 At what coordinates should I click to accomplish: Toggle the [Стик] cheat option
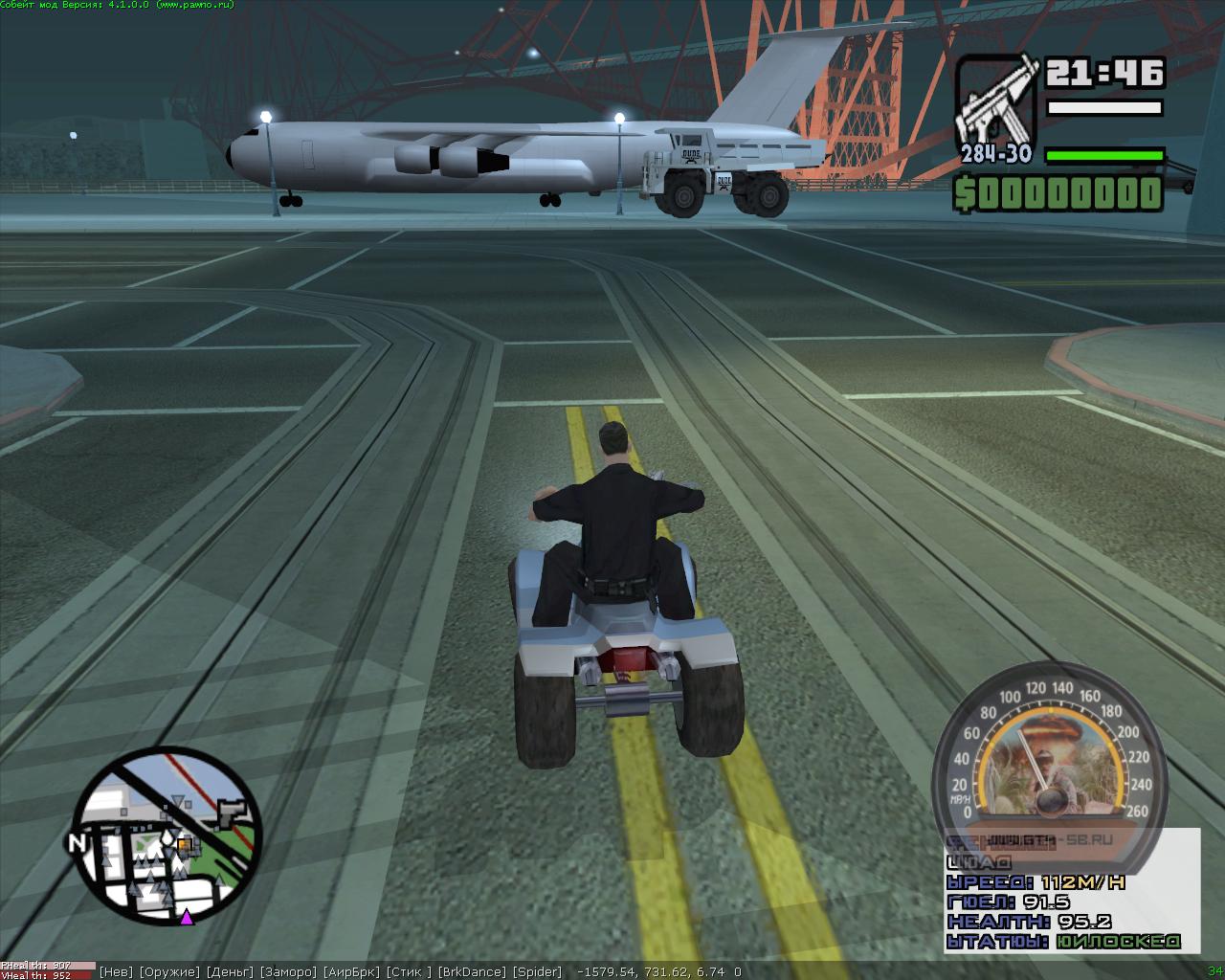[x=409, y=972]
